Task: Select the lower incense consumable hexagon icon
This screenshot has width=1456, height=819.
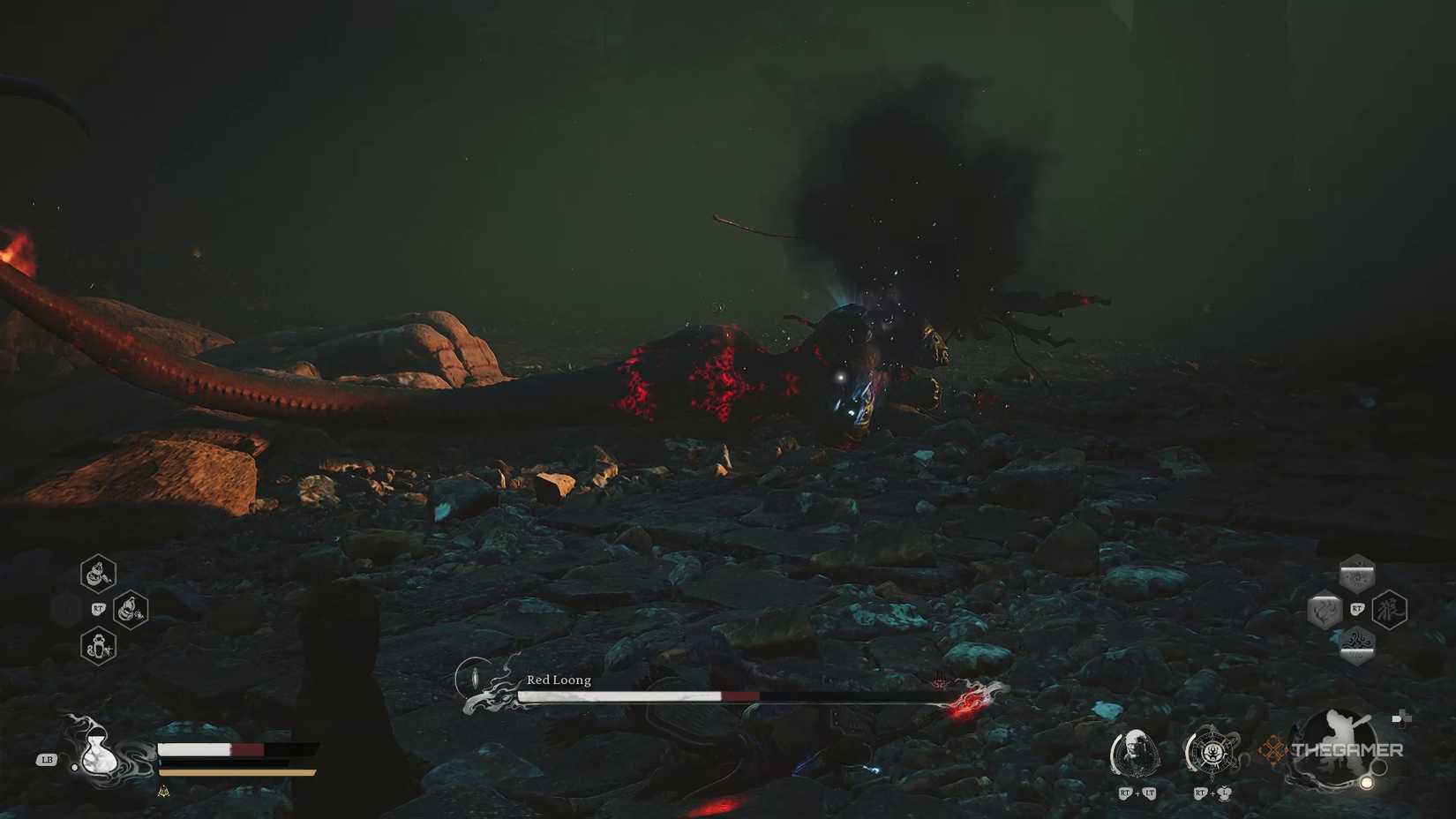Action: coord(98,645)
